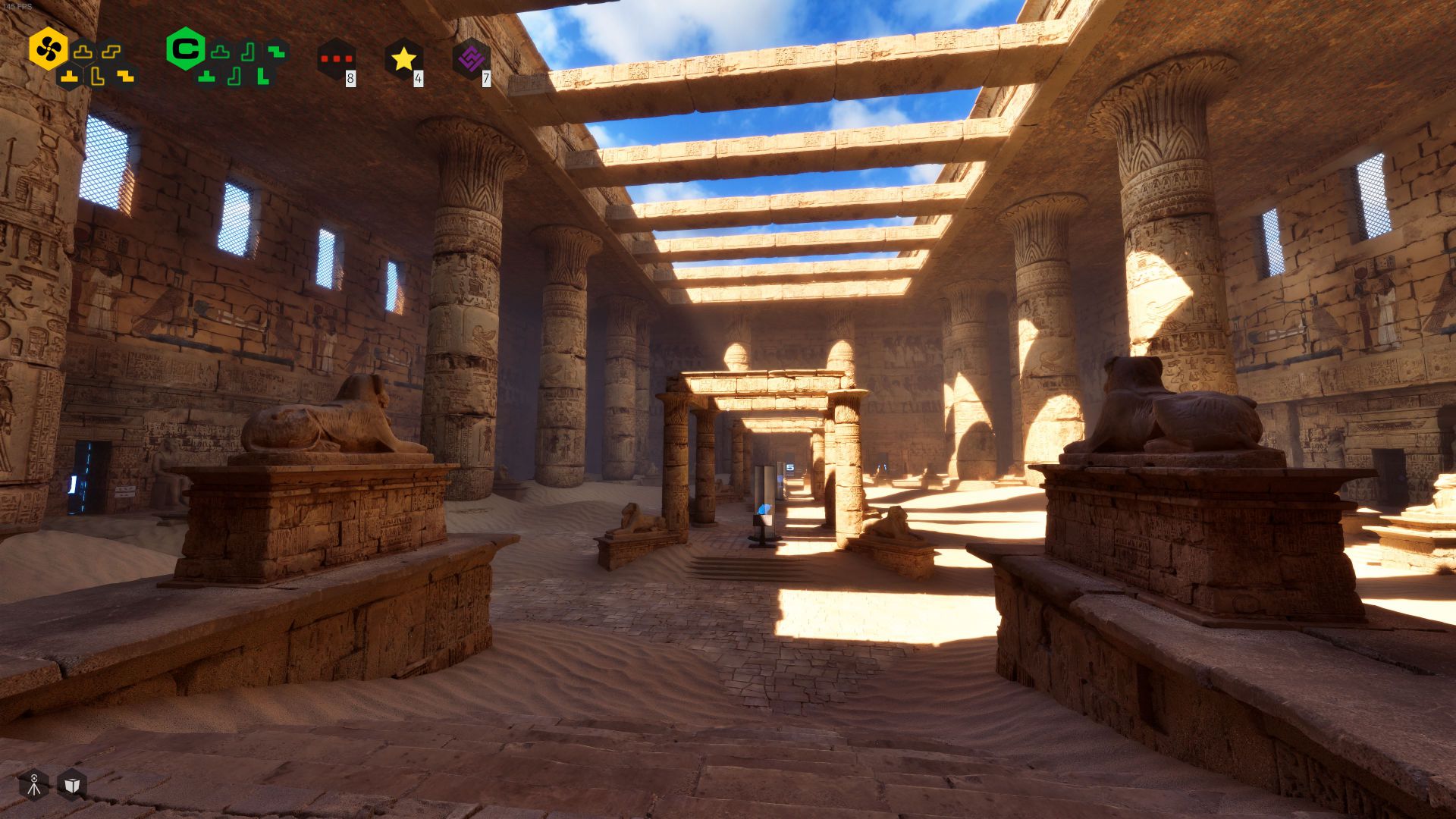Choose the solid green Z tetromino piece

point(277,52)
